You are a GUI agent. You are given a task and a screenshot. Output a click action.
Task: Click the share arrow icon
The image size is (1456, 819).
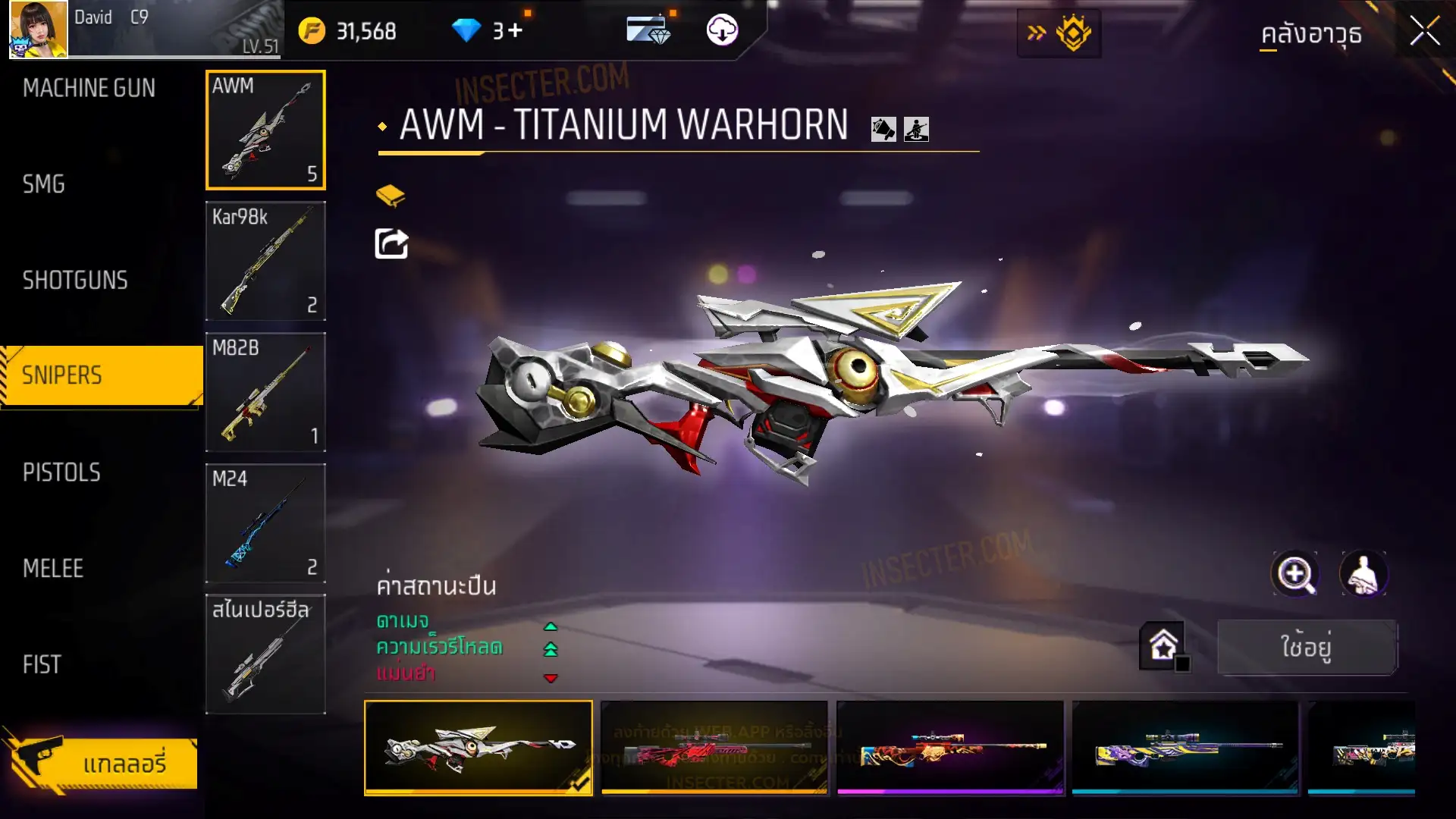pyautogui.click(x=391, y=244)
